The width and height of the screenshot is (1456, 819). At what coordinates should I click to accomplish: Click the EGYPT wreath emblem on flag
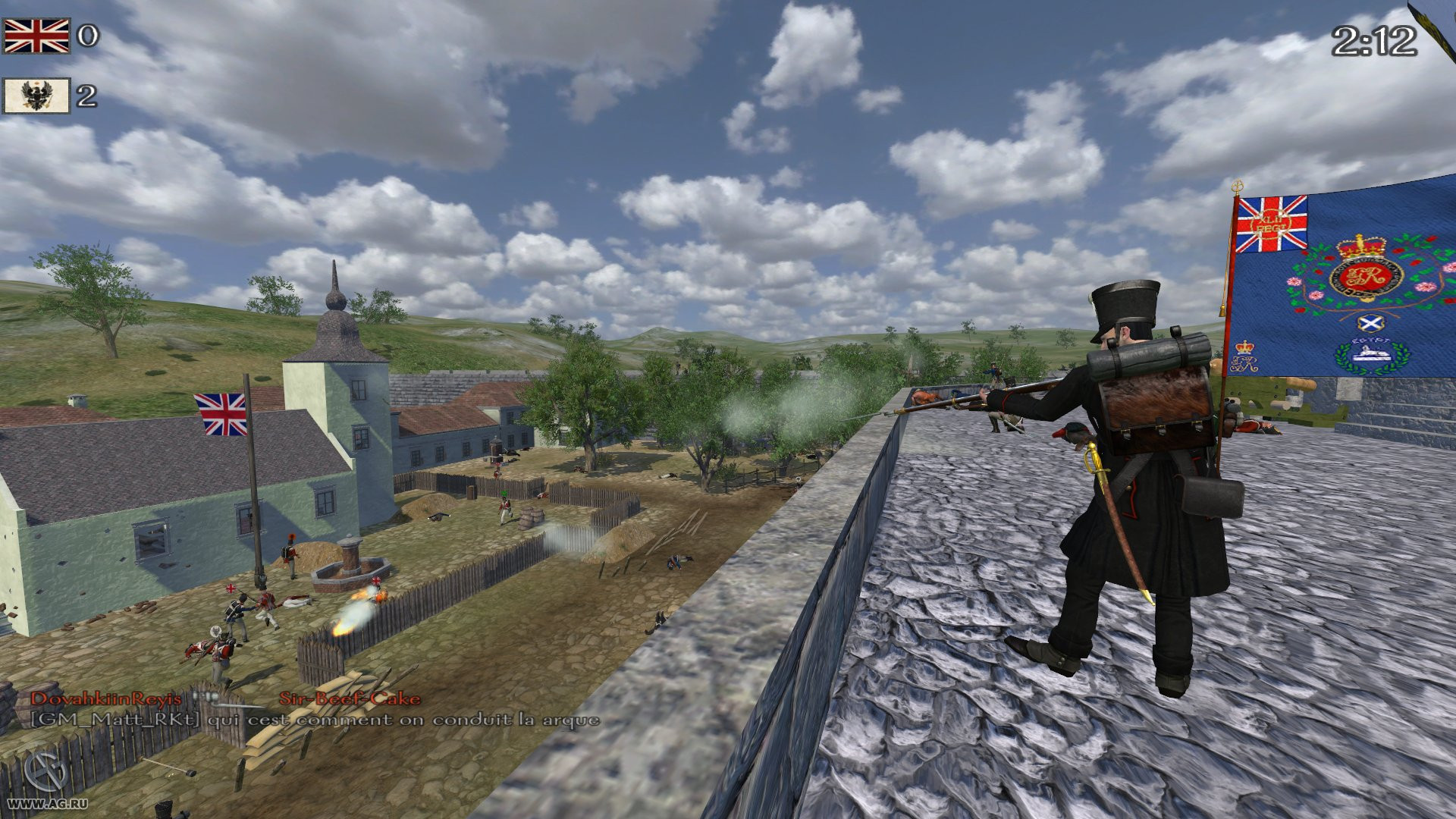click(x=1370, y=356)
